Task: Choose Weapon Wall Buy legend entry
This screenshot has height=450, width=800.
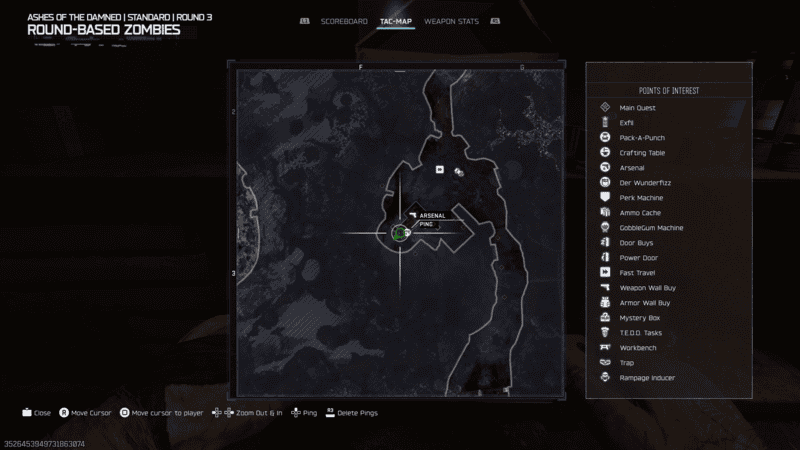Action: coord(646,288)
